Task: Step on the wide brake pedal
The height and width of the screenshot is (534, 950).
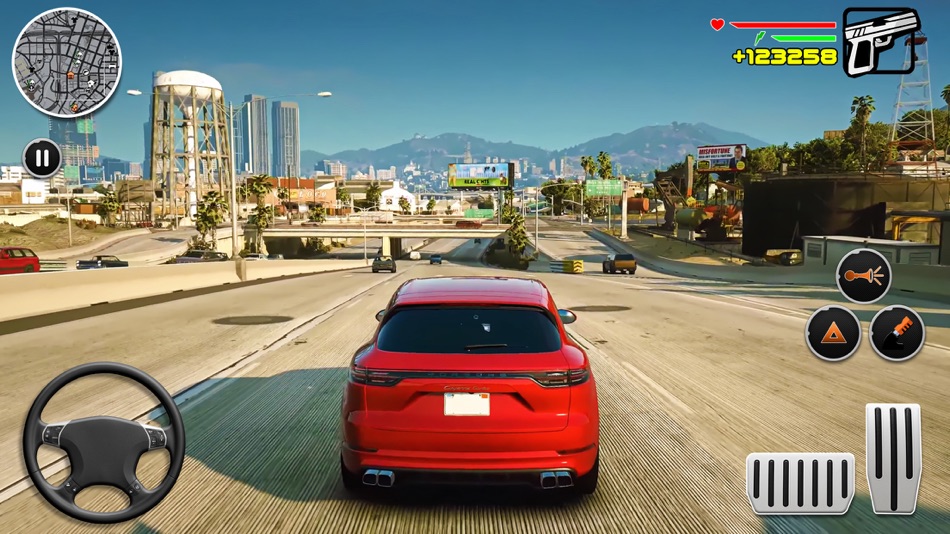Action: tap(800, 483)
